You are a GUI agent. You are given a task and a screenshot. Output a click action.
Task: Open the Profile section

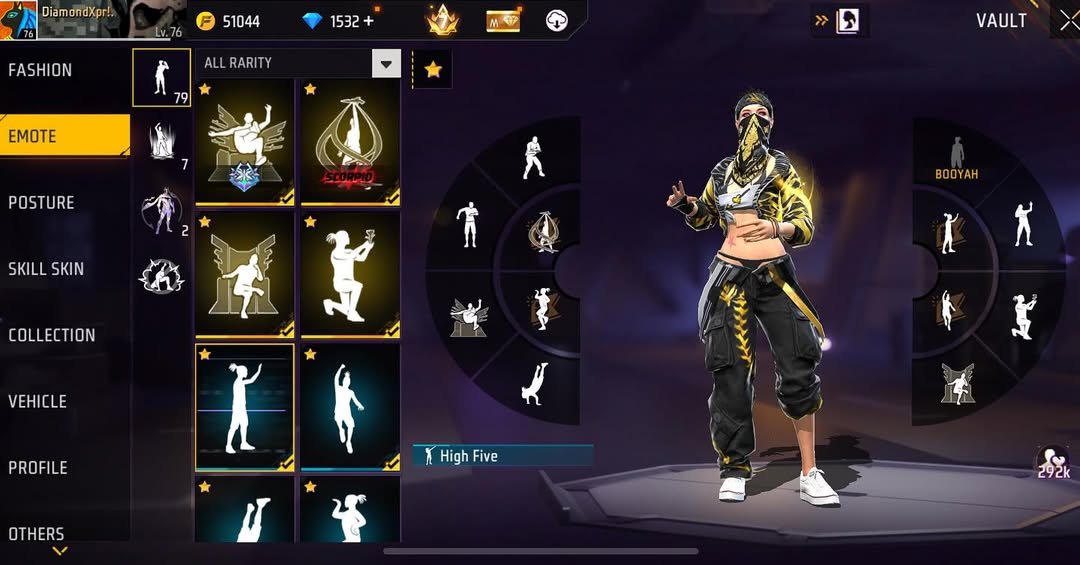click(x=39, y=467)
